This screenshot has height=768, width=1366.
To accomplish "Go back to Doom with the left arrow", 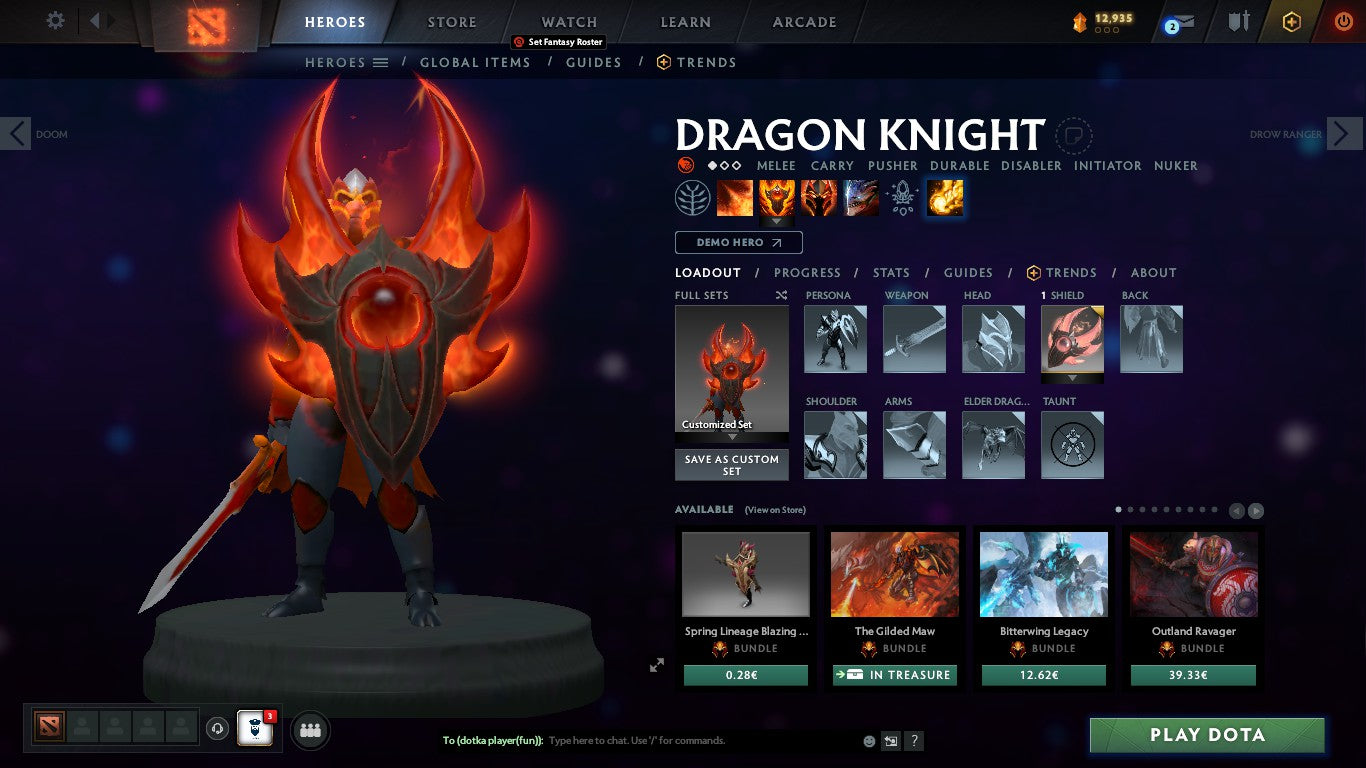I will point(15,133).
